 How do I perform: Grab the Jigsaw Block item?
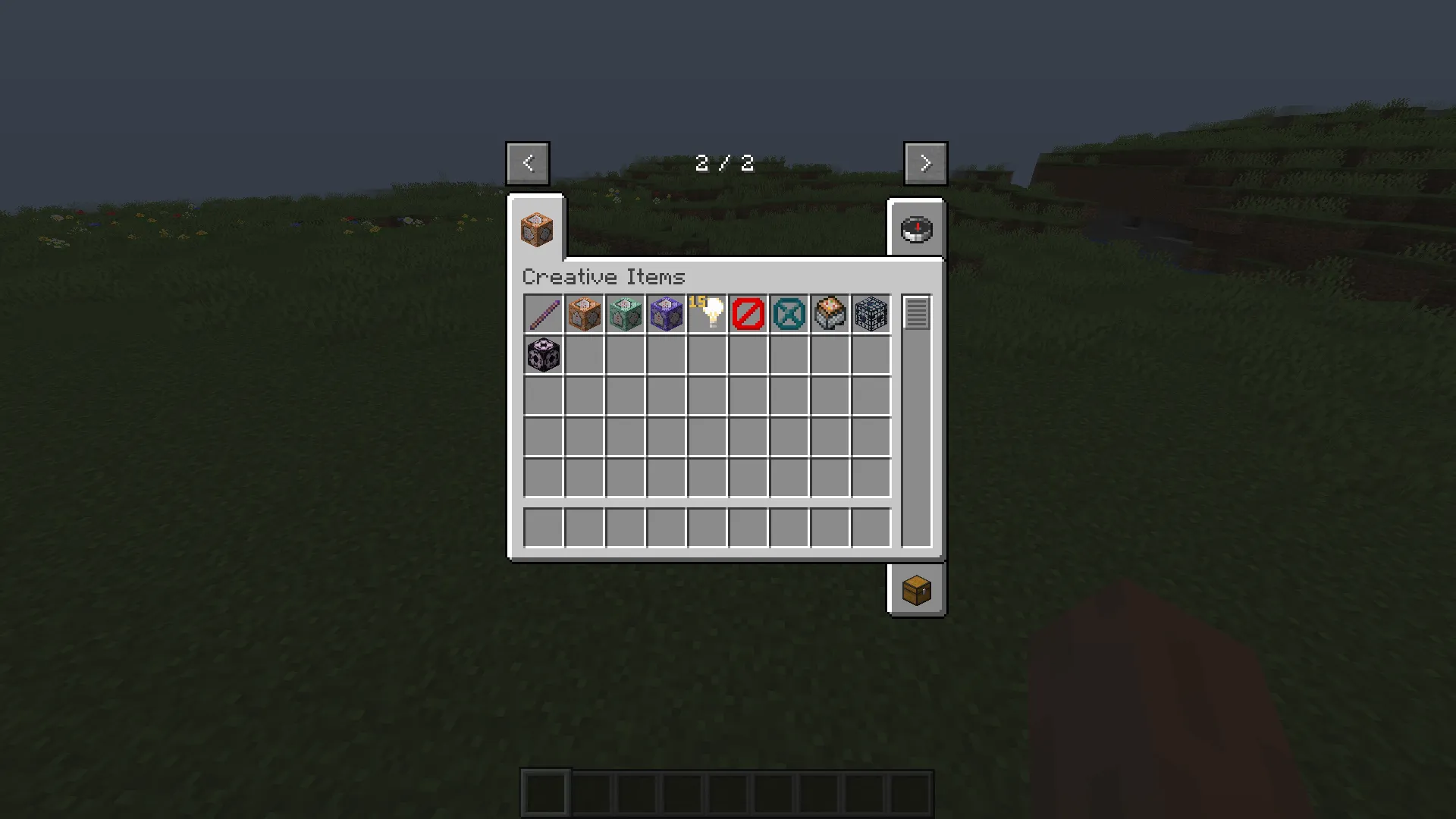(x=830, y=314)
